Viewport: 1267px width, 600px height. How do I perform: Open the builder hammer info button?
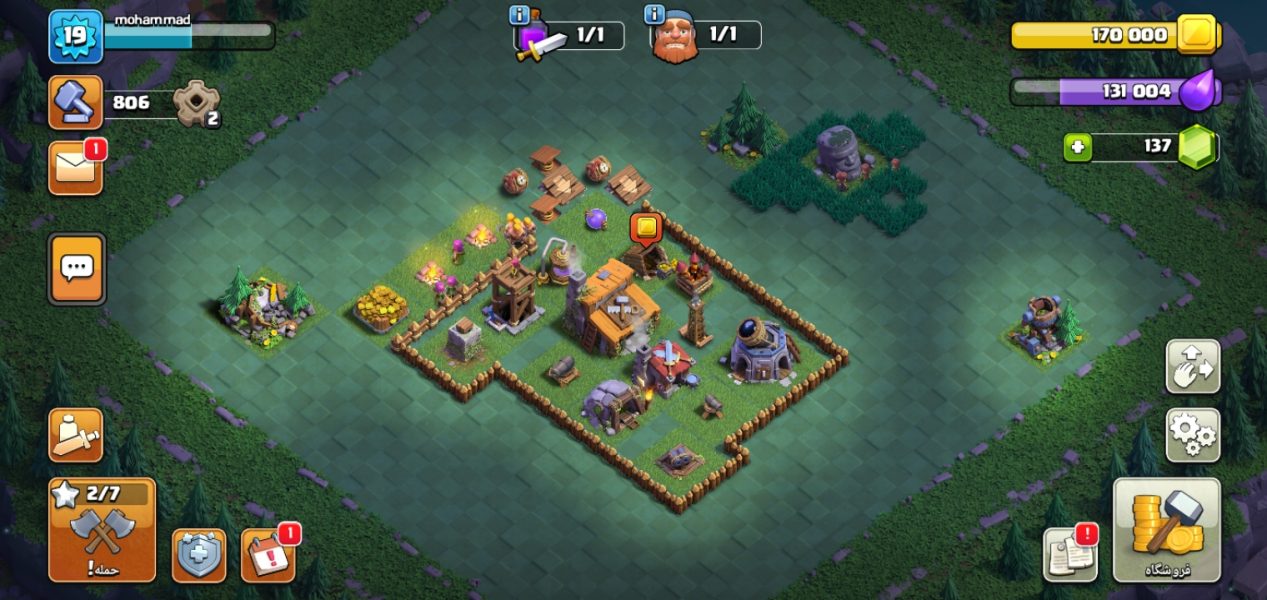click(x=76, y=102)
